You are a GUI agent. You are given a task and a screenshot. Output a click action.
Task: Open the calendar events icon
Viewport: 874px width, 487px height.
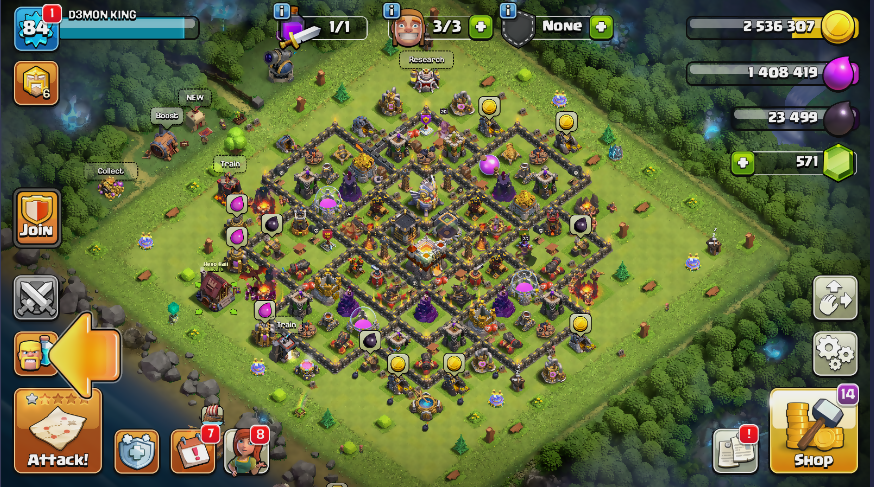[x=191, y=452]
